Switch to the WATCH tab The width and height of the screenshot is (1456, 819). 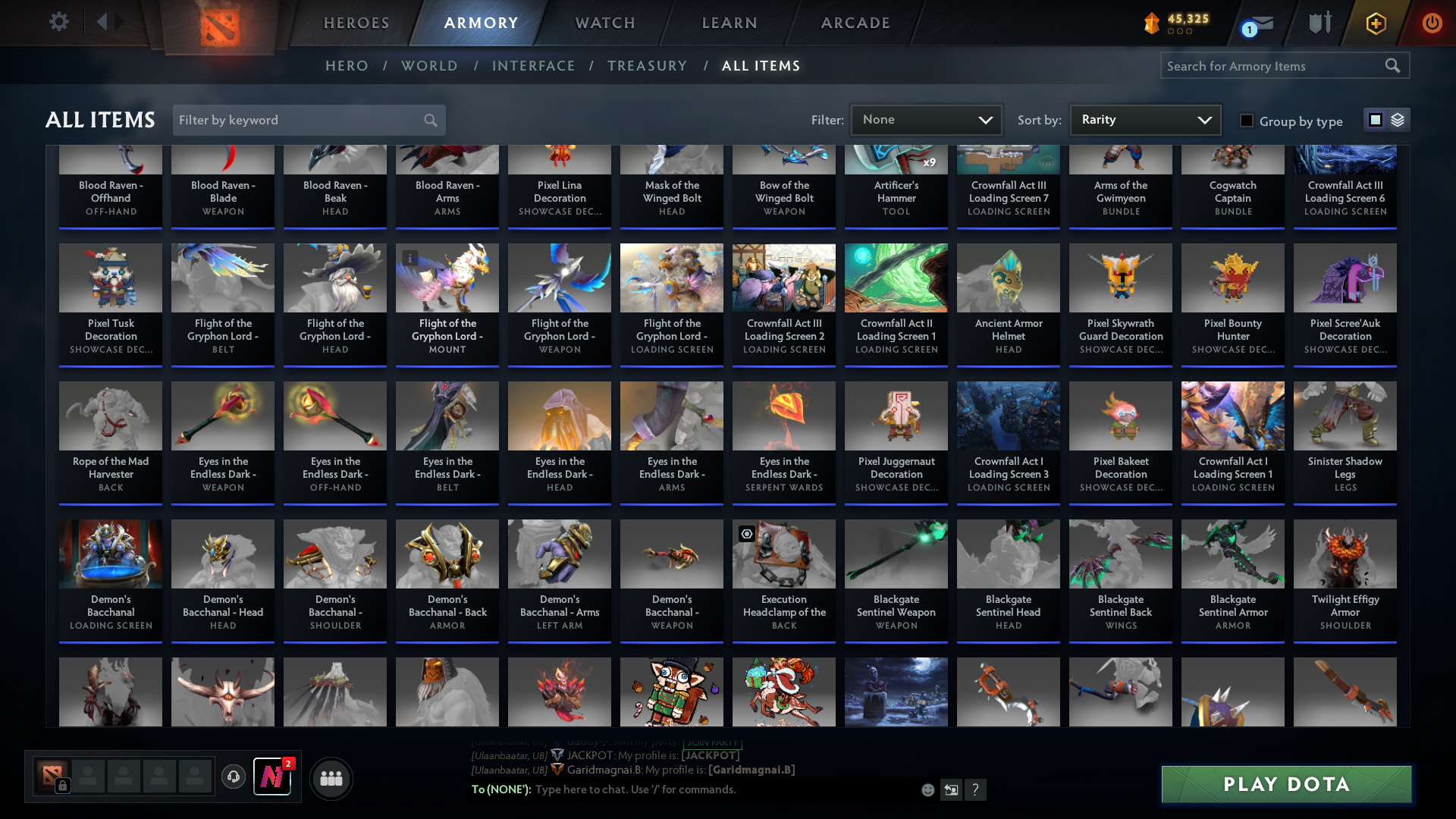coord(604,23)
